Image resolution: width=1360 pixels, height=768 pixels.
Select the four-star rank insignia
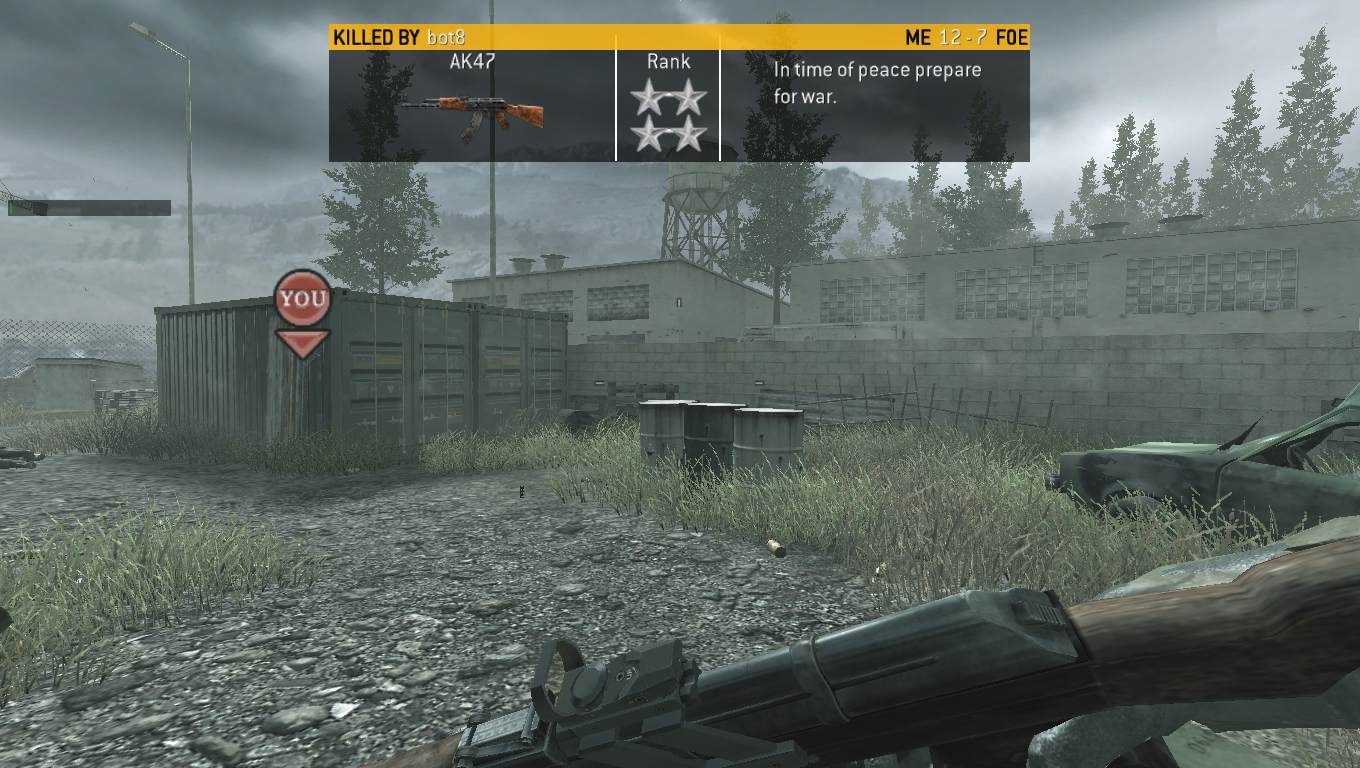click(668, 116)
